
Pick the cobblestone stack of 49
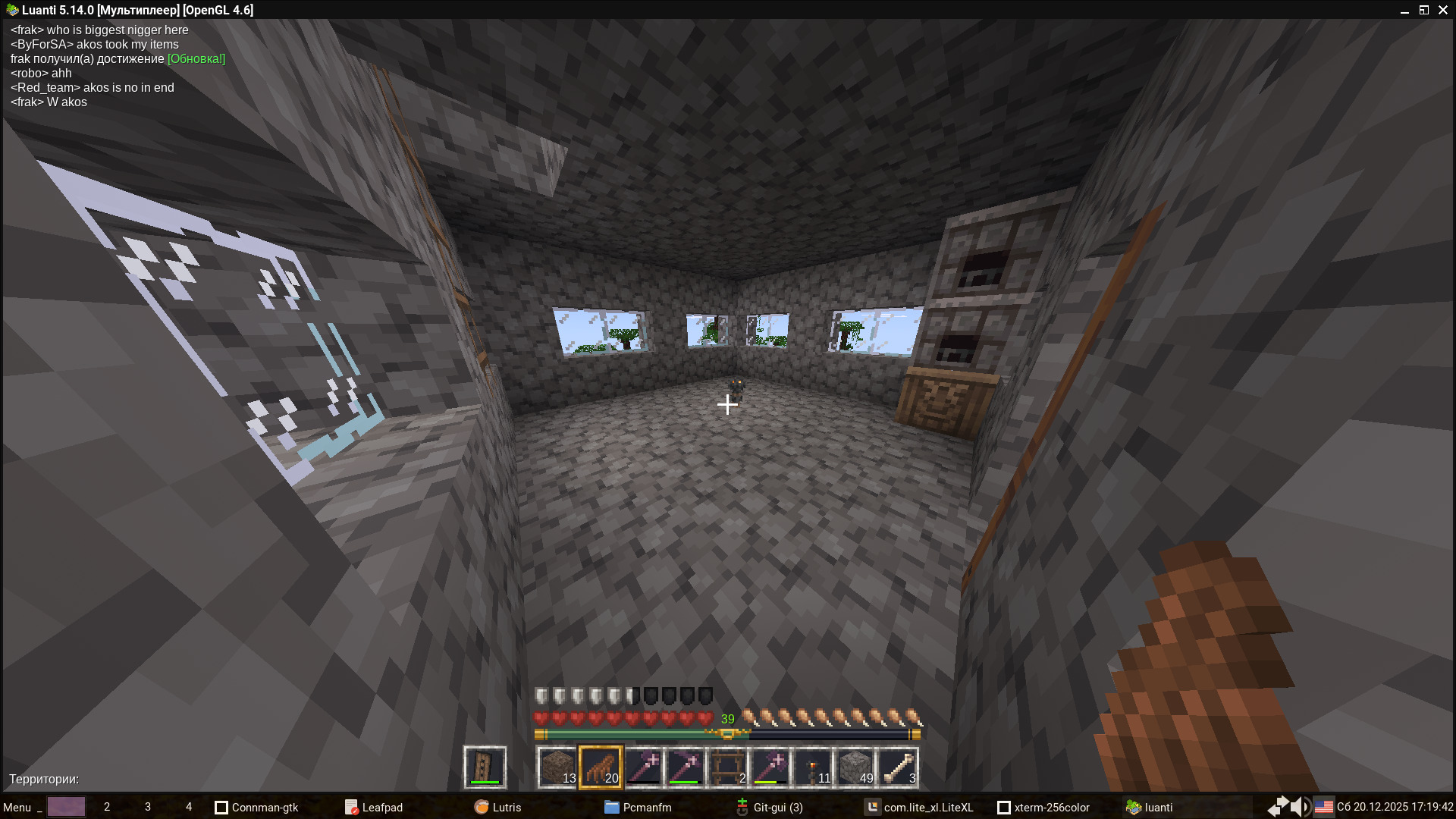tap(855, 767)
